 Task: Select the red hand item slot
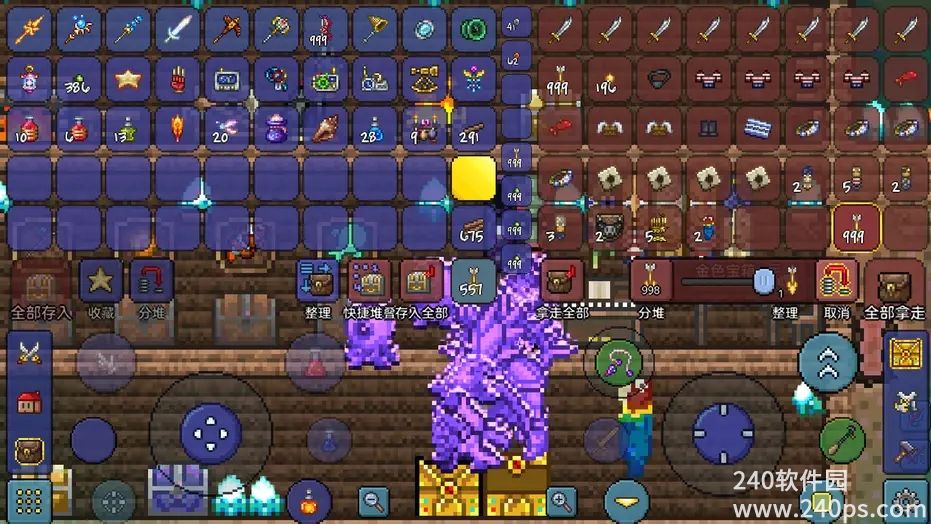pyautogui.click(x=179, y=79)
